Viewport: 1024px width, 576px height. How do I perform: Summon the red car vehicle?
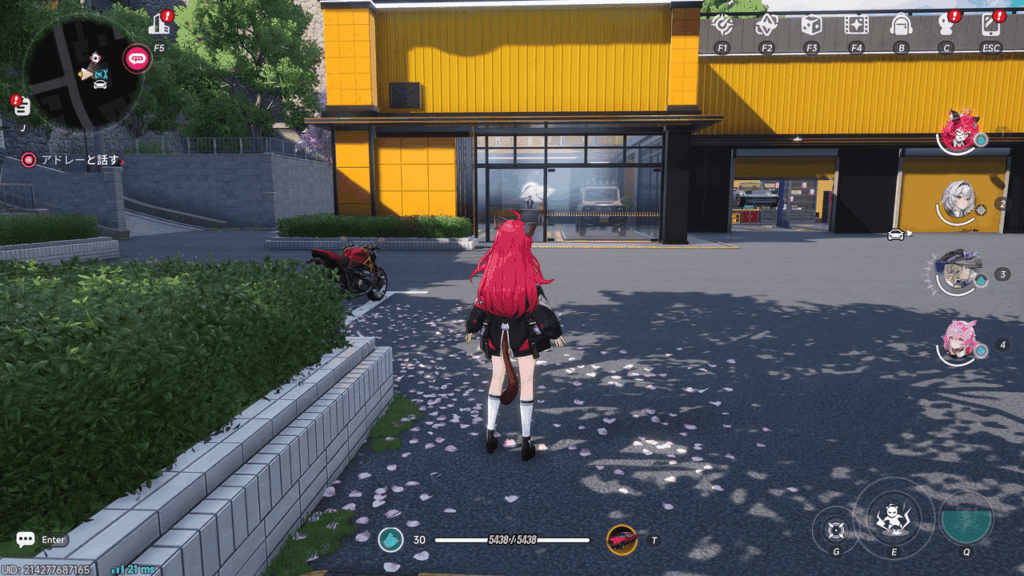(622, 540)
